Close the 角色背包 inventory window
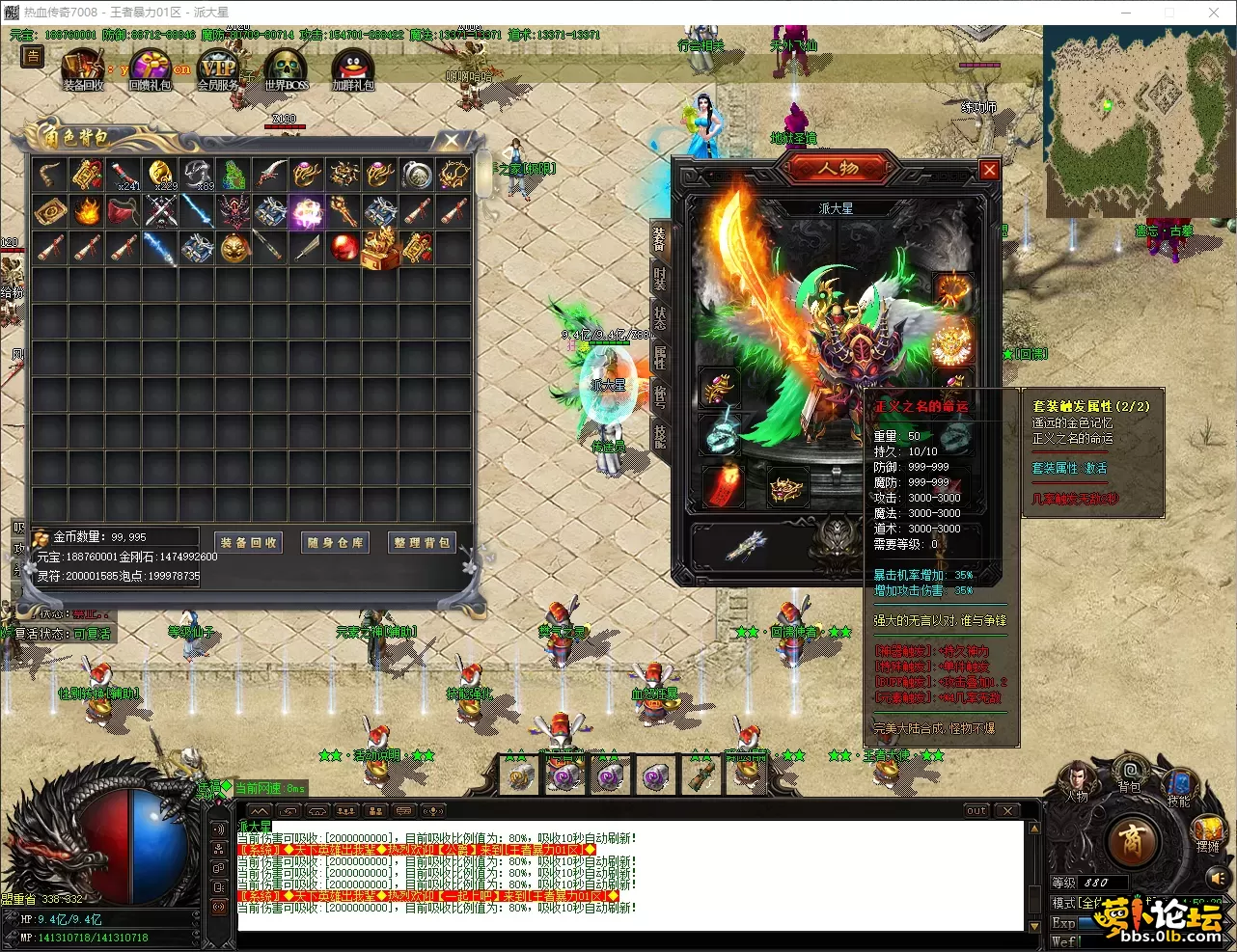Image resolution: width=1237 pixels, height=952 pixels. pos(452,141)
